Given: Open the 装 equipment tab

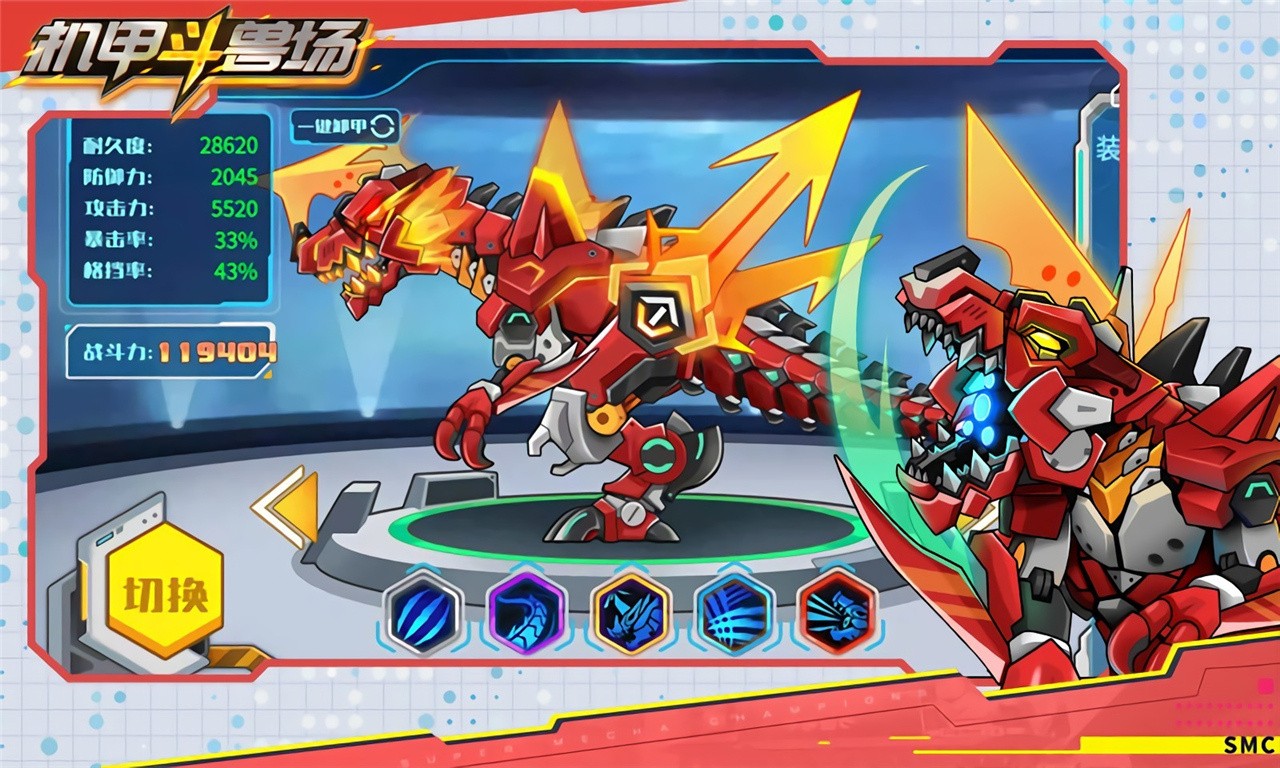Looking at the screenshot, I should pos(1106,150).
